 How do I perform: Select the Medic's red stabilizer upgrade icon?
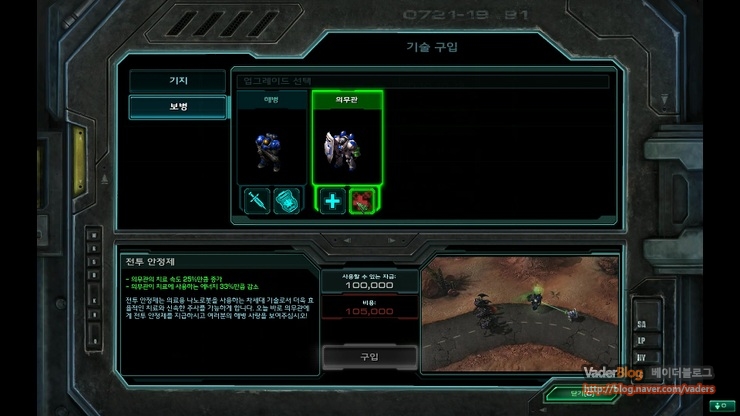(361, 199)
